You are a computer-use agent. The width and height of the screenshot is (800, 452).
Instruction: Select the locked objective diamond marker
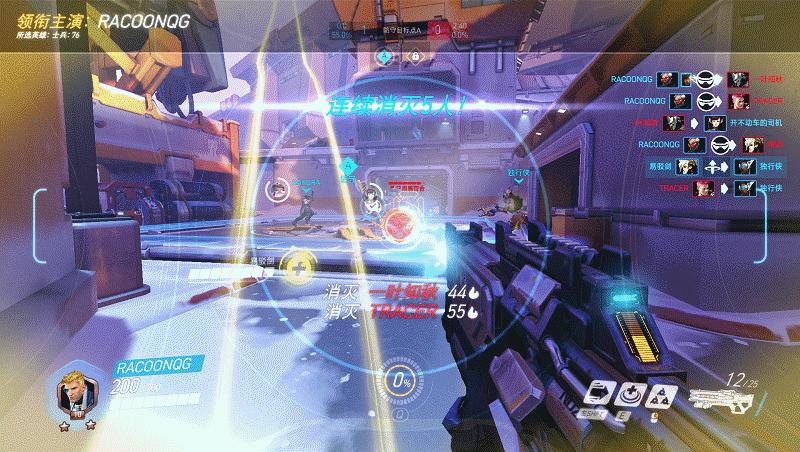click(x=413, y=56)
